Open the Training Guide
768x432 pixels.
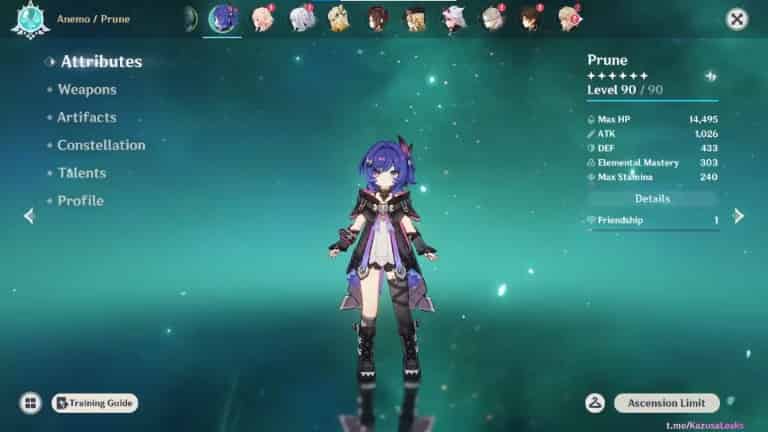pyautogui.click(x=95, y=403)
